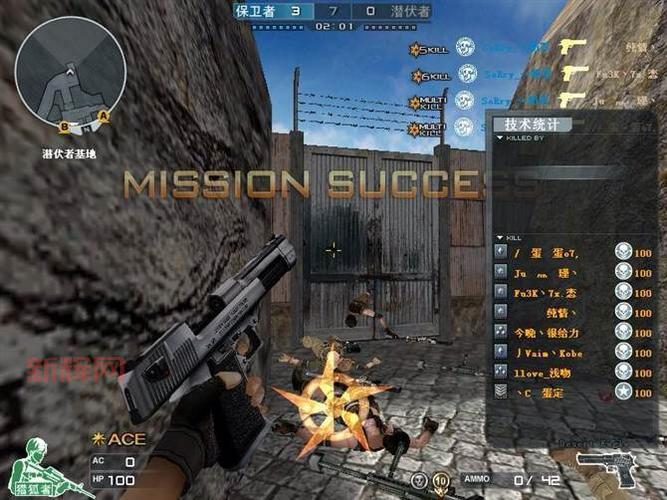
Task: Click the ACE rank badge
Action: tap(119, 438)
